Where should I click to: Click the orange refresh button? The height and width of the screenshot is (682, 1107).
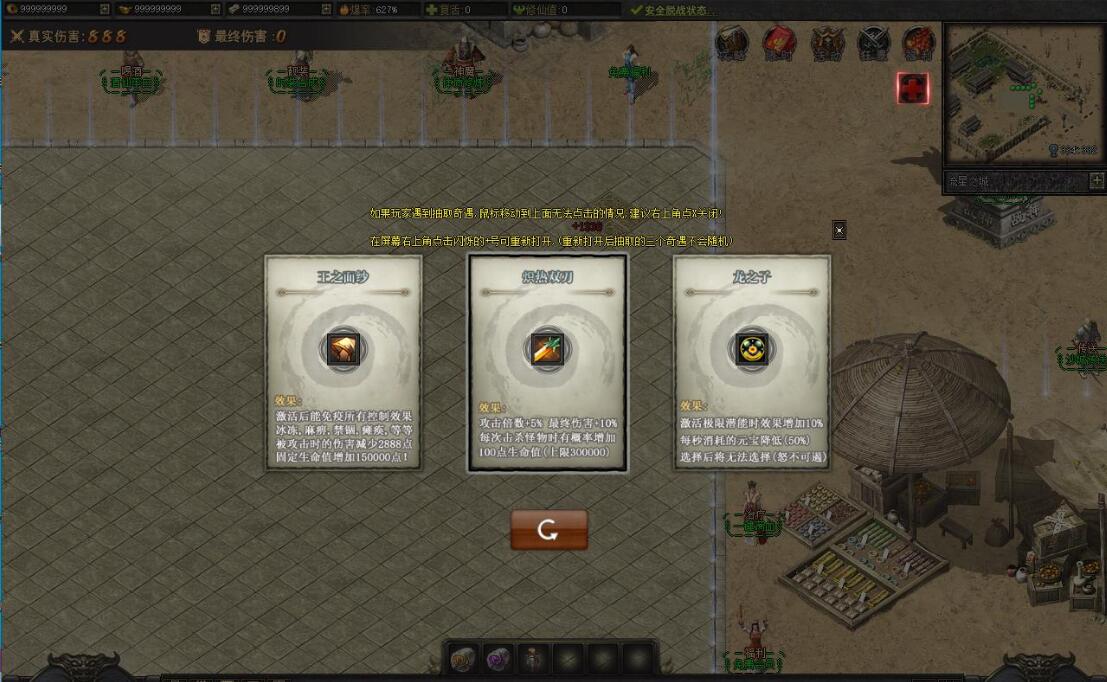click(x=548, y=530)
